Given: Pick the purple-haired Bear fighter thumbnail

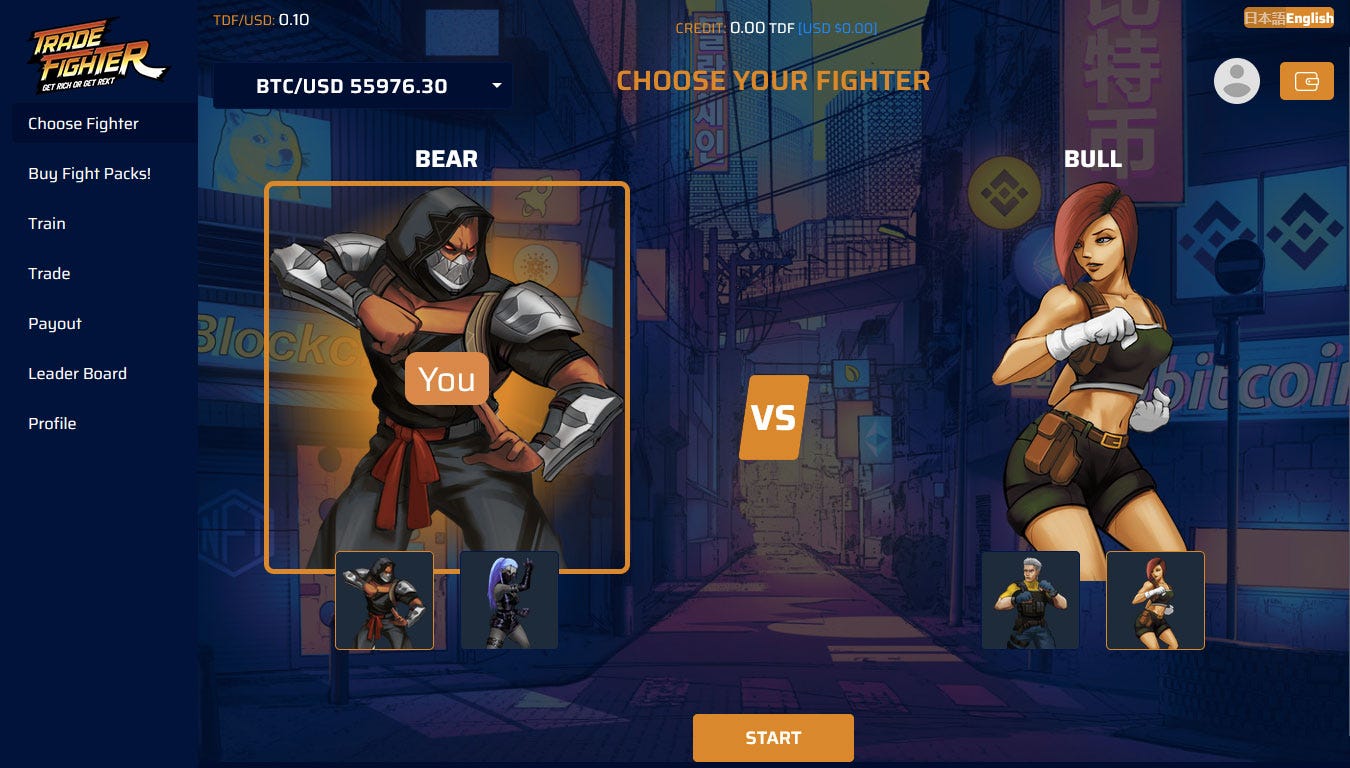Looking at the screenshot, I should (x=509, y=600).
